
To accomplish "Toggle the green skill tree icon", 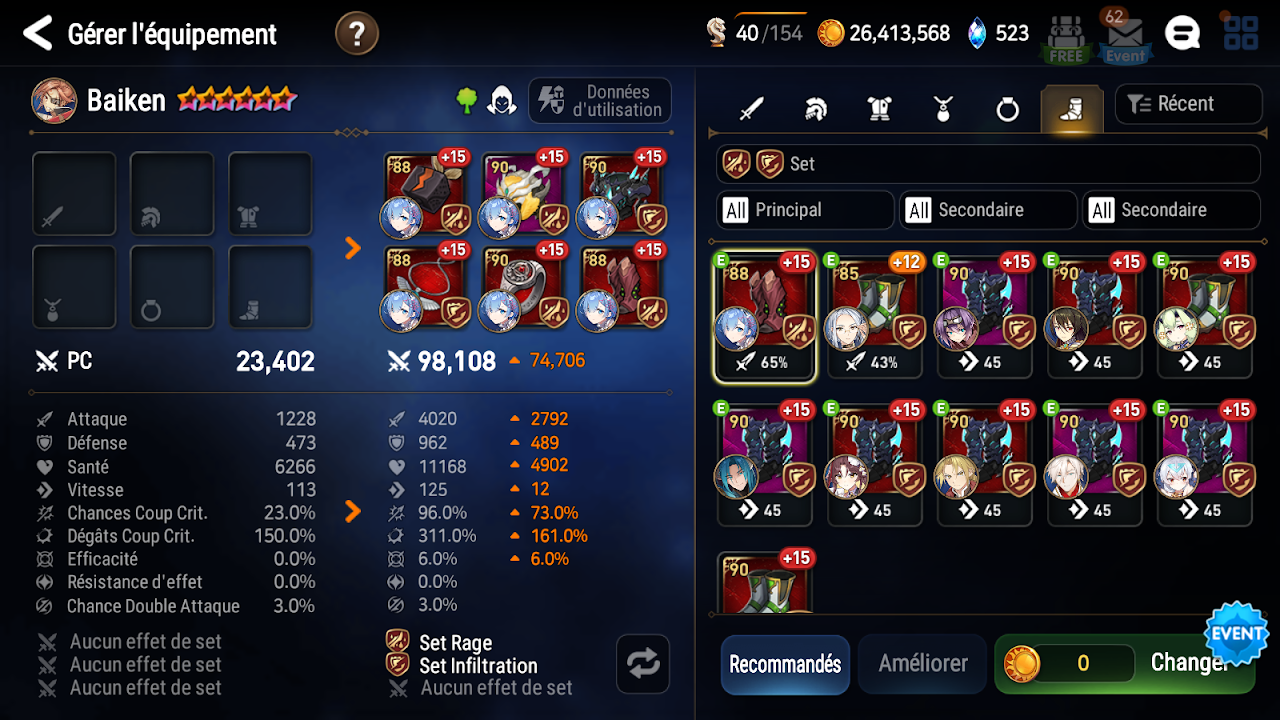I will point(466,101).
